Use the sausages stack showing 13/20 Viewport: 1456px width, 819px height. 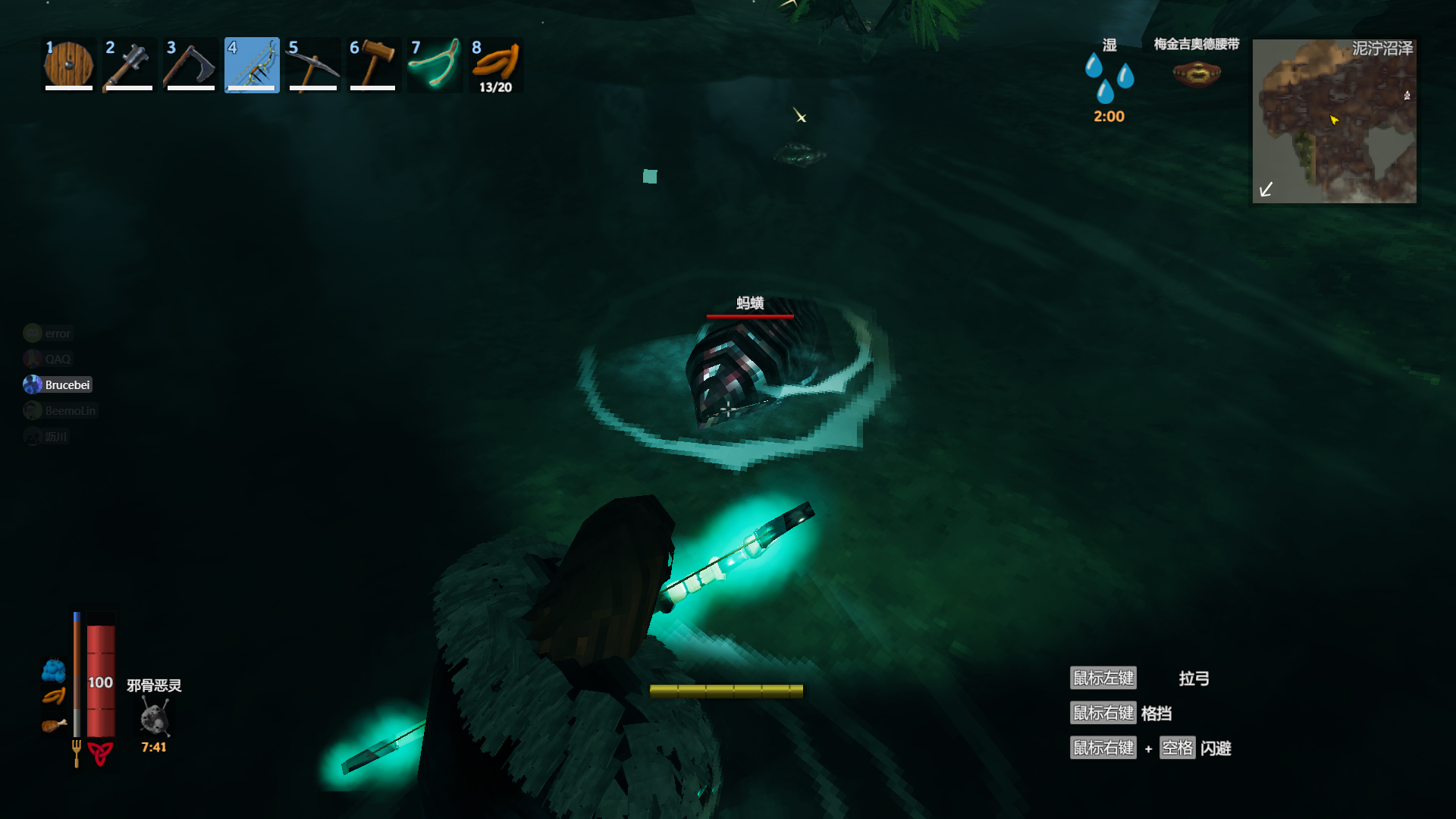pos(496,65)
